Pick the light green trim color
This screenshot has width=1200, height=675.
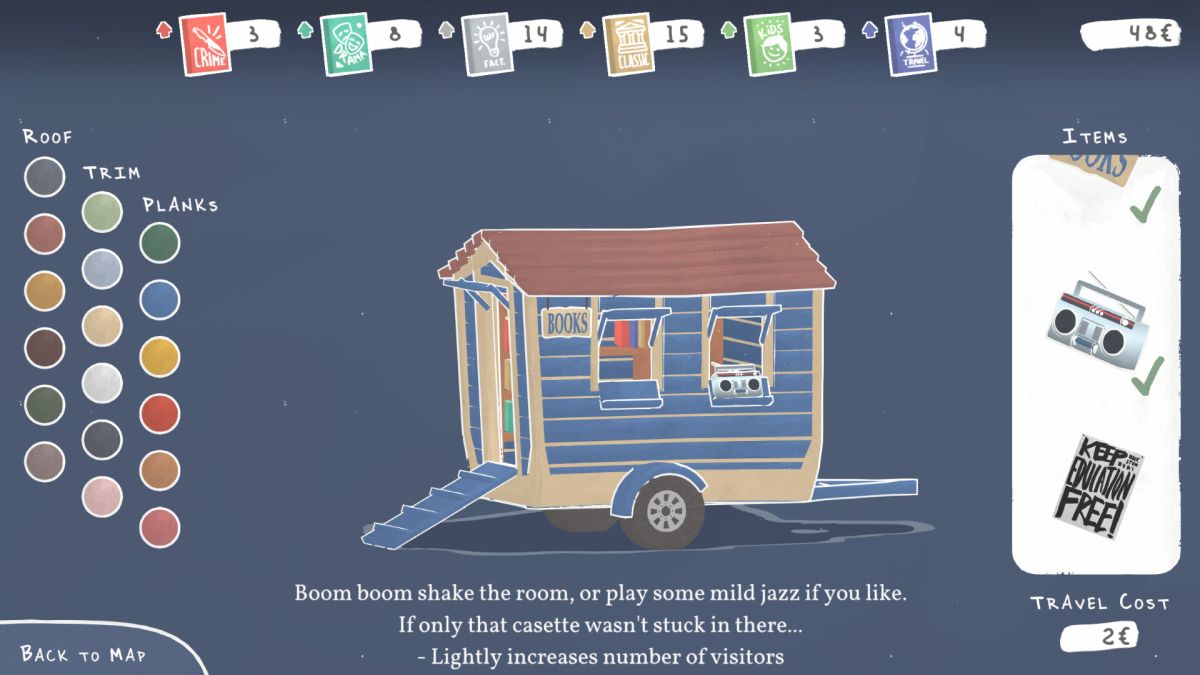(x=102, y=212)
